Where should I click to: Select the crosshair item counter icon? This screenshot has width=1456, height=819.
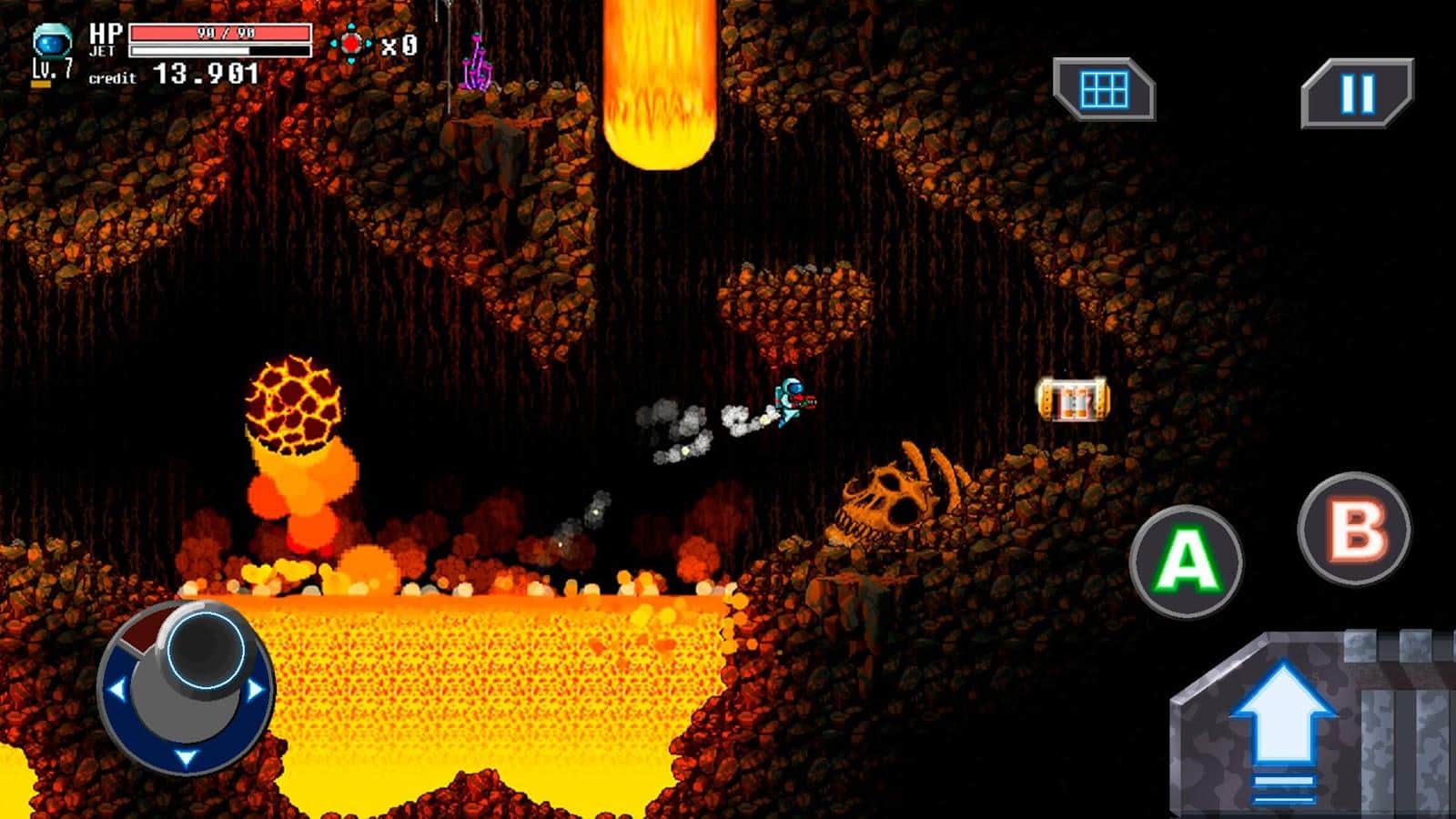pos(355,41)
